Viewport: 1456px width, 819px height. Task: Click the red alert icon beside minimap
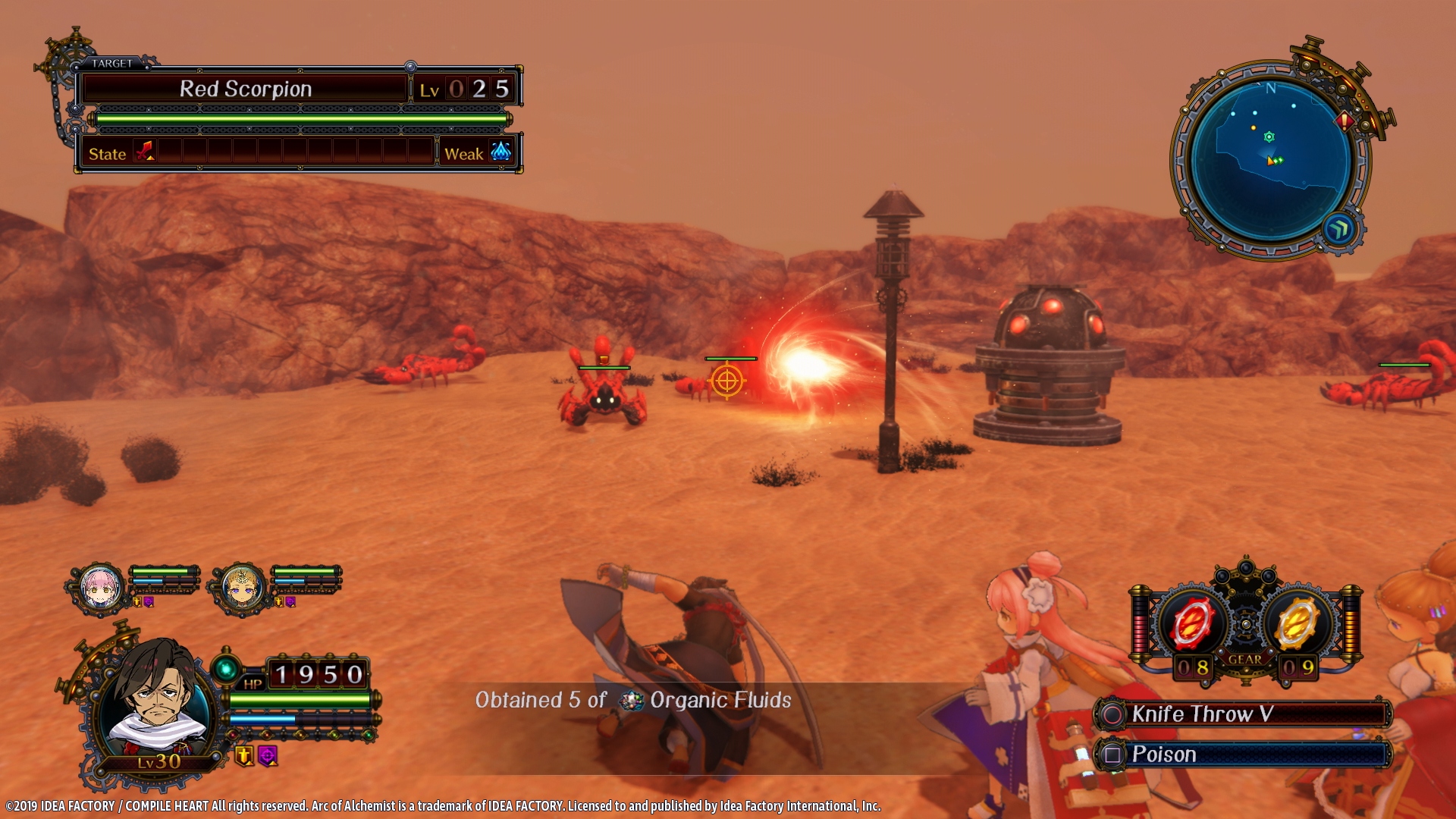(1345, 121)
